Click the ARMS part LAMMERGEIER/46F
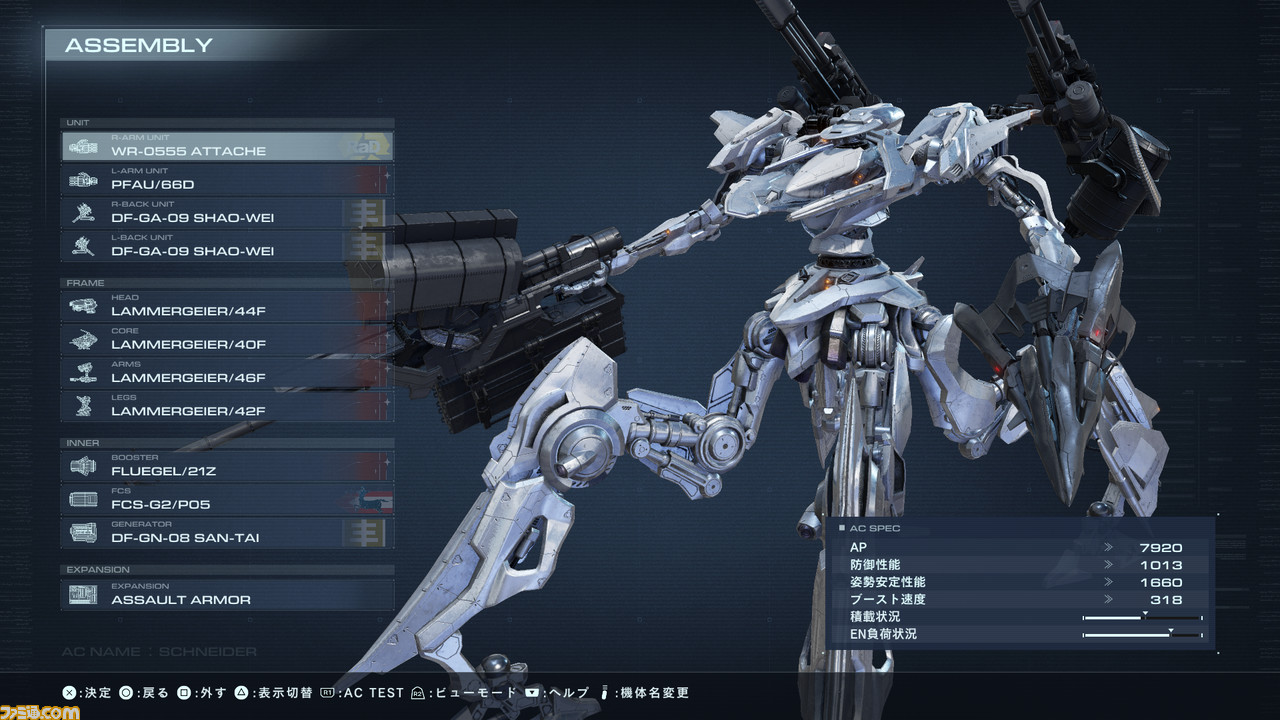 228,373
